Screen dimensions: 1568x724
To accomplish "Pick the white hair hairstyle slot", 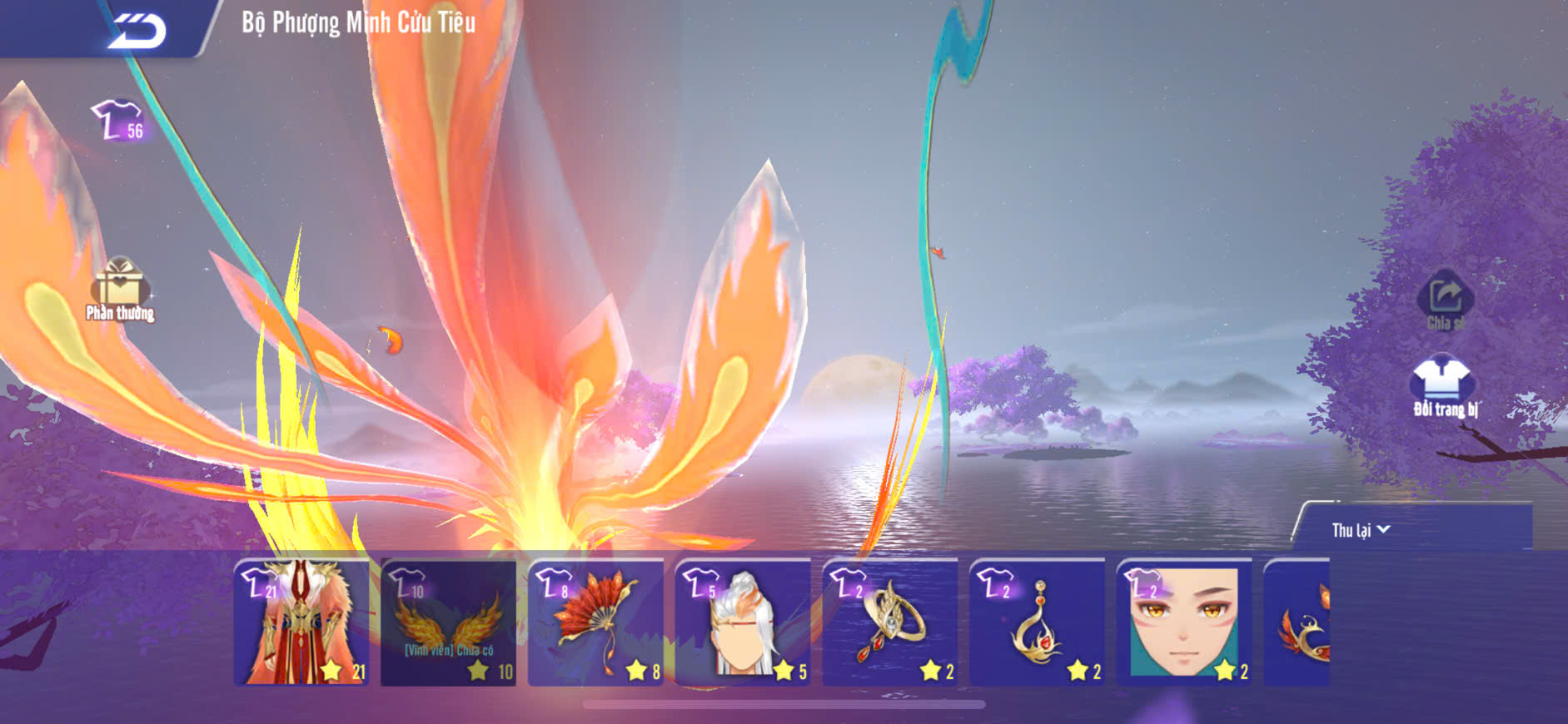I will [743, 622].
